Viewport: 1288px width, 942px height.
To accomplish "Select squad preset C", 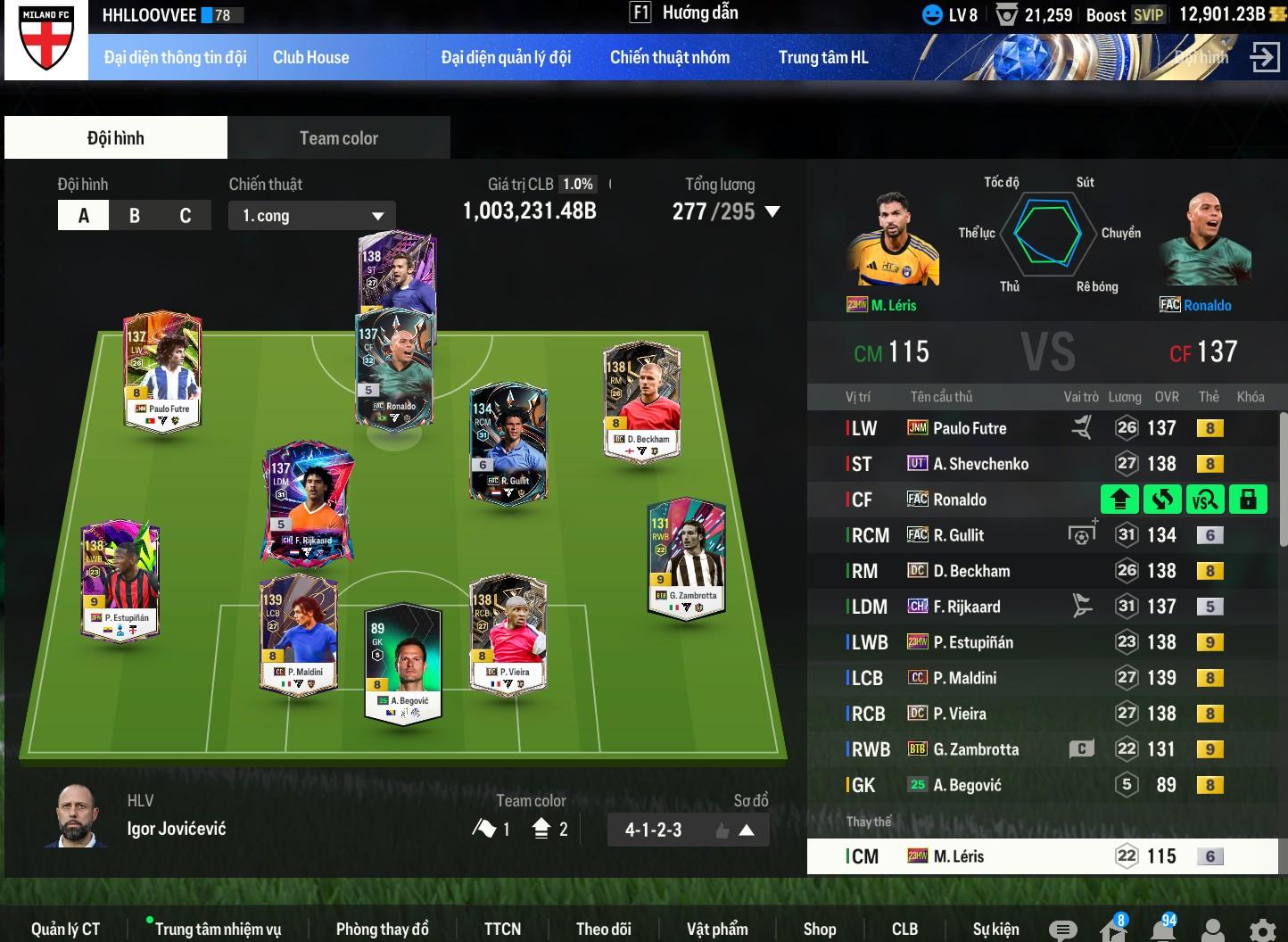I will click(186, 216).
